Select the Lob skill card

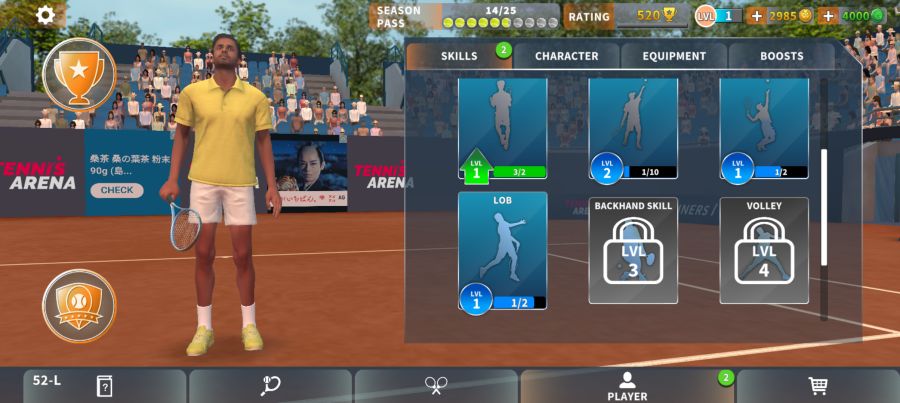coord(502,250)
